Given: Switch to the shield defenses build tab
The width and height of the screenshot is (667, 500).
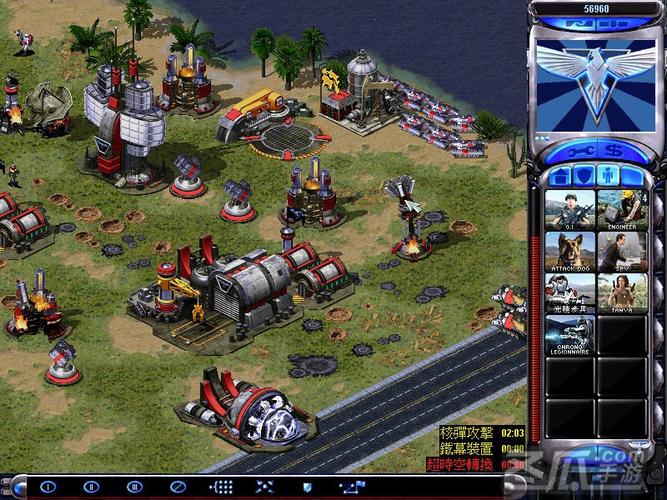Looking at the screenshot, I should pos(583,176).
